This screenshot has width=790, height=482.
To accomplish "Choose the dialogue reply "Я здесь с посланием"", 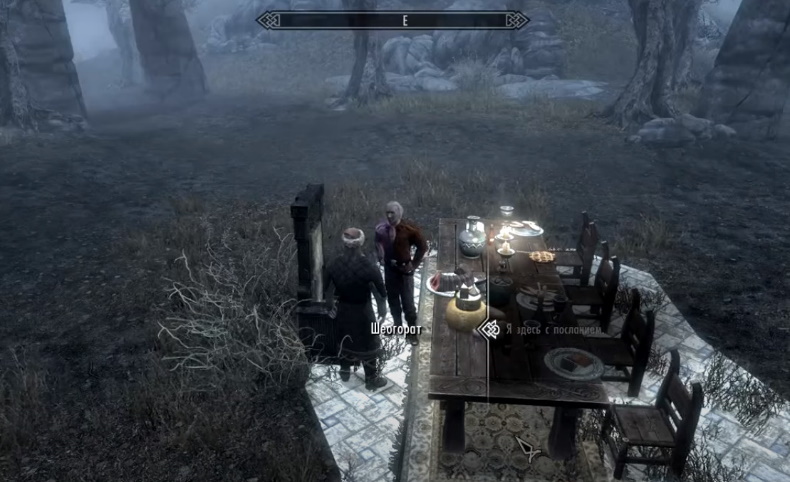I will point(553,328).
